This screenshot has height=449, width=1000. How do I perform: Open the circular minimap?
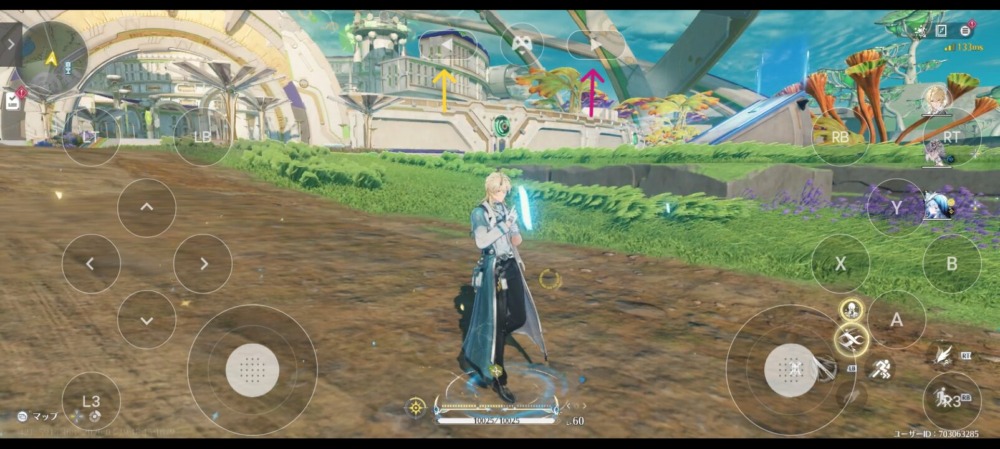[x=52, y=56]
